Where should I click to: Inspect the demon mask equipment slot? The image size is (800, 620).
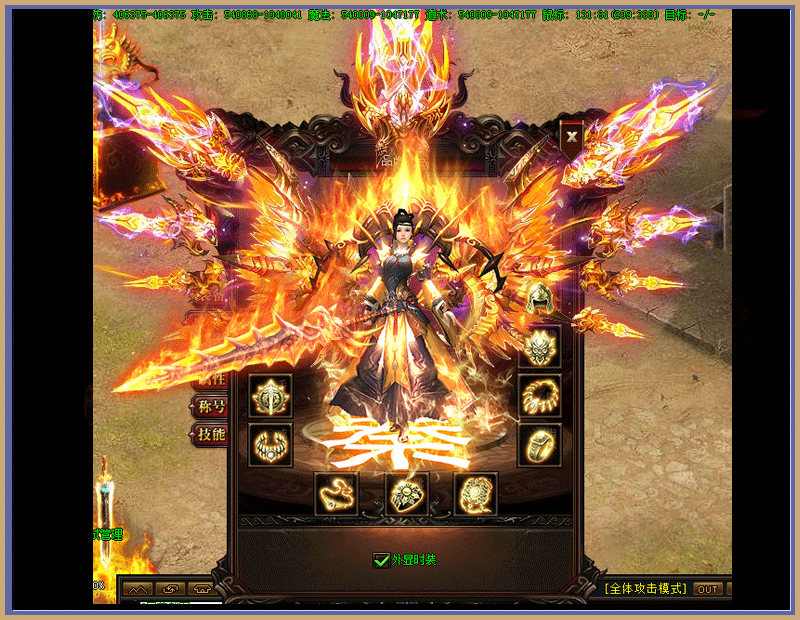pyautogui.click(x=539, y=347)
